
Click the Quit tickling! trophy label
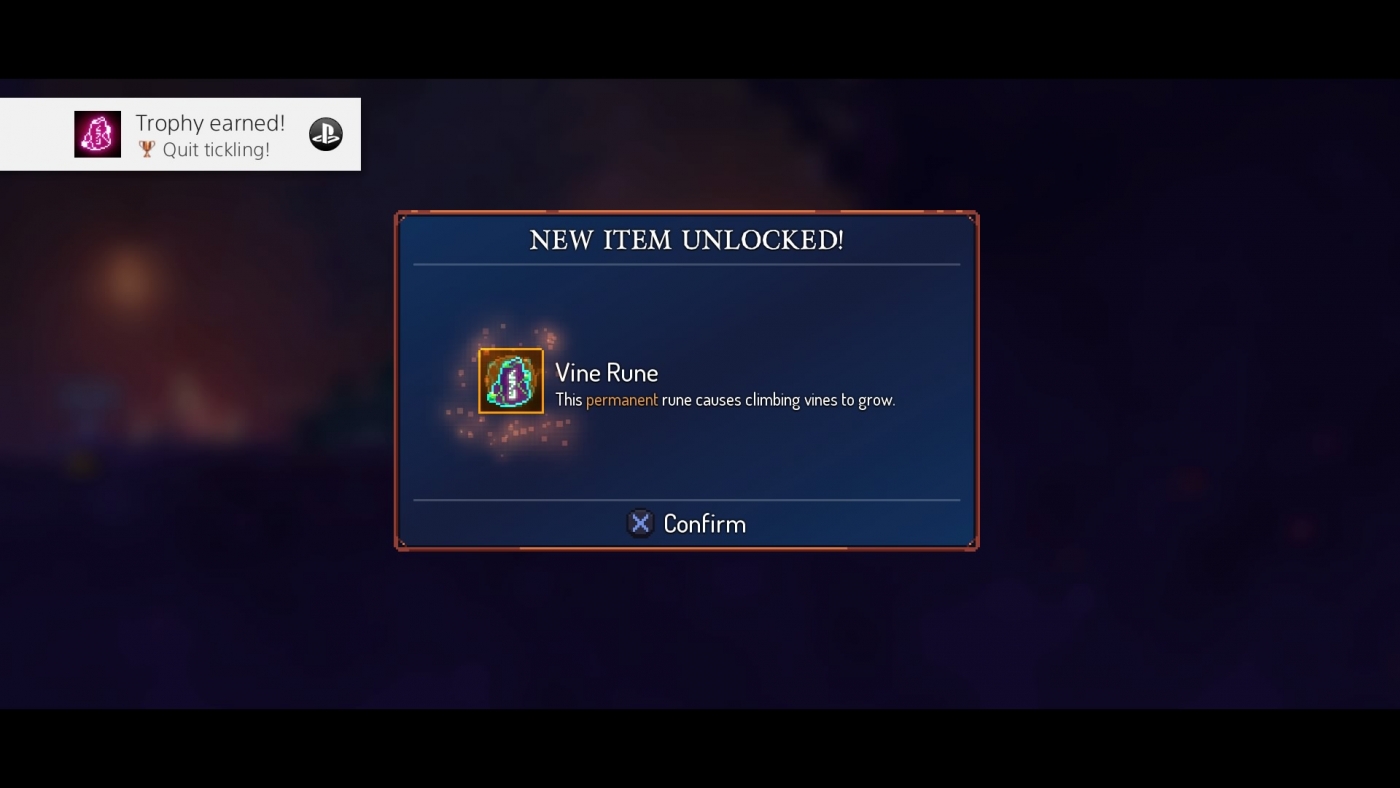tap(214, 149)
